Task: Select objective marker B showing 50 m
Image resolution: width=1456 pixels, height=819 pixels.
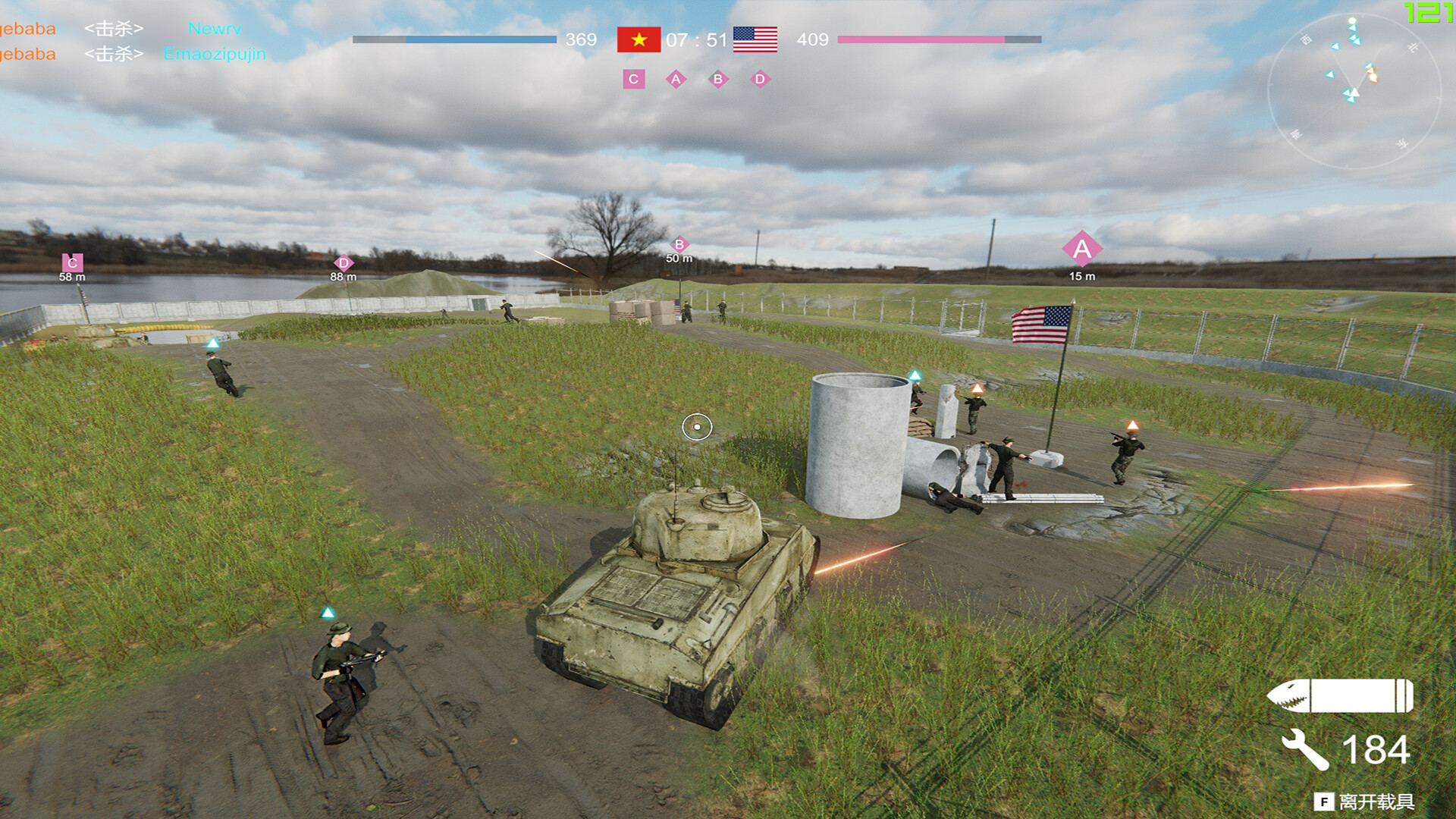Action: [679, 244]
